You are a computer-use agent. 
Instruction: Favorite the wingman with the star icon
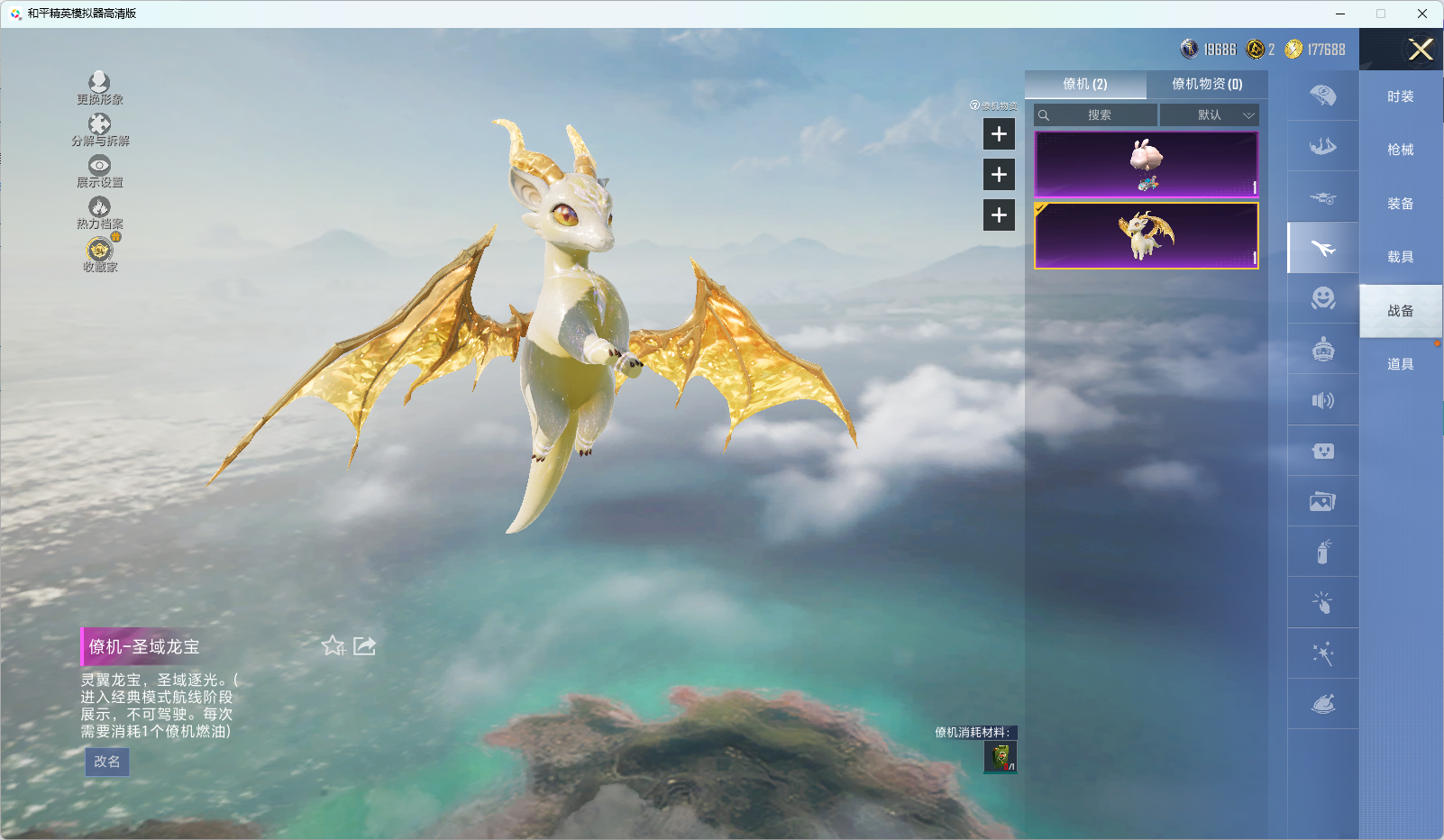point(333,645)
